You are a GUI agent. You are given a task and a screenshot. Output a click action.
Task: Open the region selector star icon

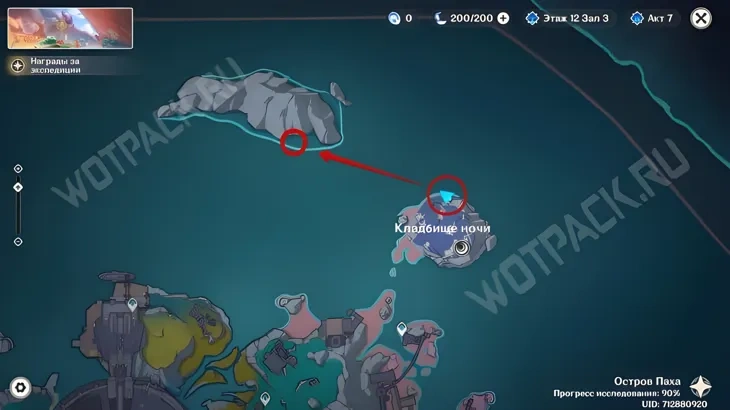[706, 387]
